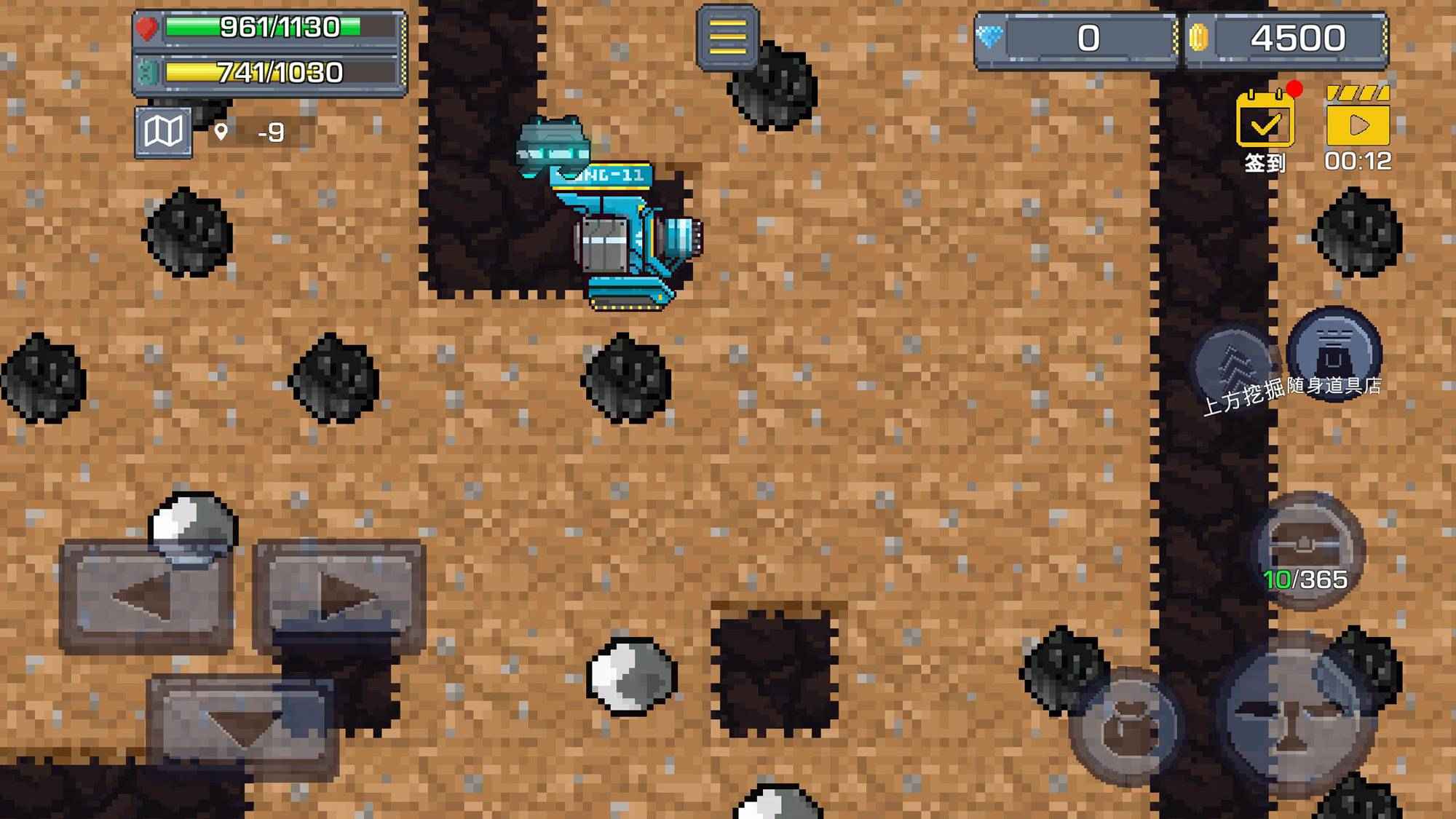
Task: Tap the heart icon on the health bar
Action: click(x=148, y=27)
